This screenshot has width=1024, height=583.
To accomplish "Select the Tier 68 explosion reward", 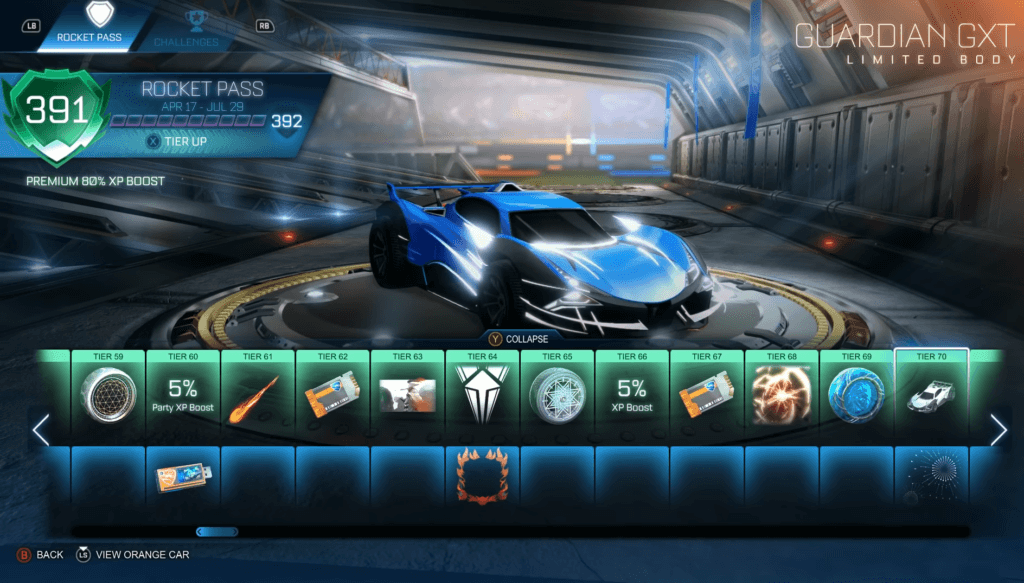I will [x=782, y=395].
